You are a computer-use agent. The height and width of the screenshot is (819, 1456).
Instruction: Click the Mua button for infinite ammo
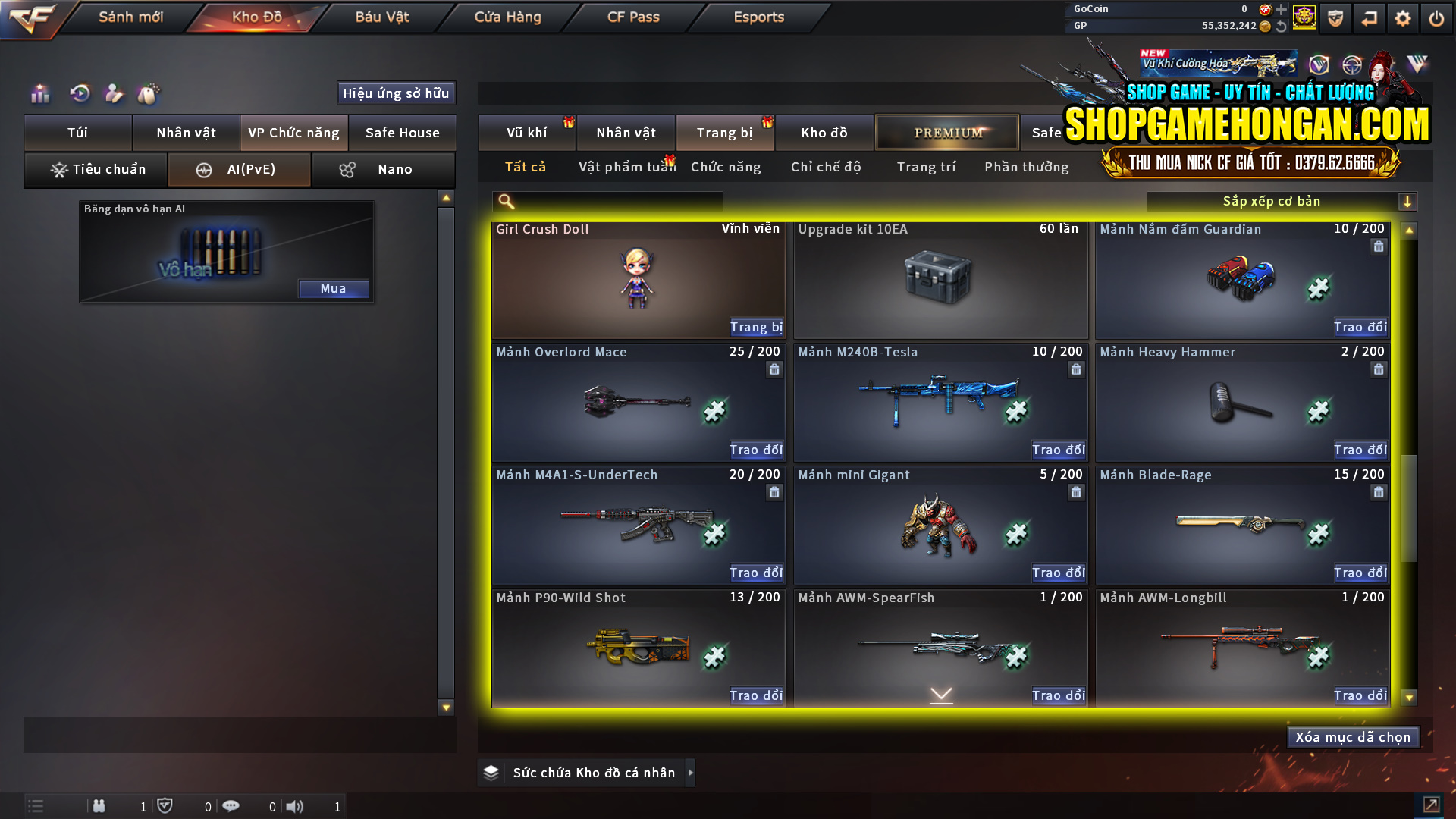click(334, 289)
